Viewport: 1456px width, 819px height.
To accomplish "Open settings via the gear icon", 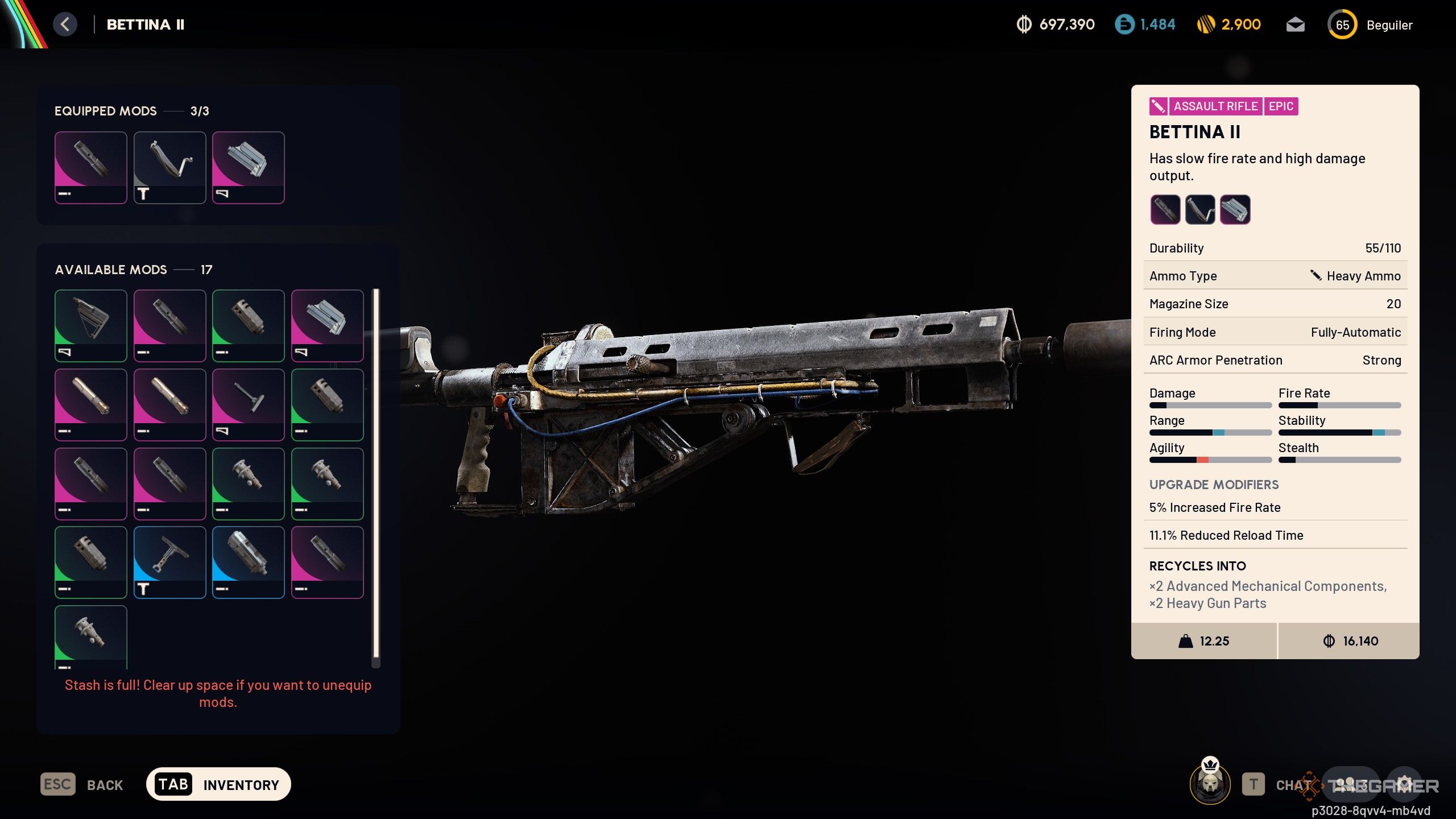I will tap(1404, 784).
